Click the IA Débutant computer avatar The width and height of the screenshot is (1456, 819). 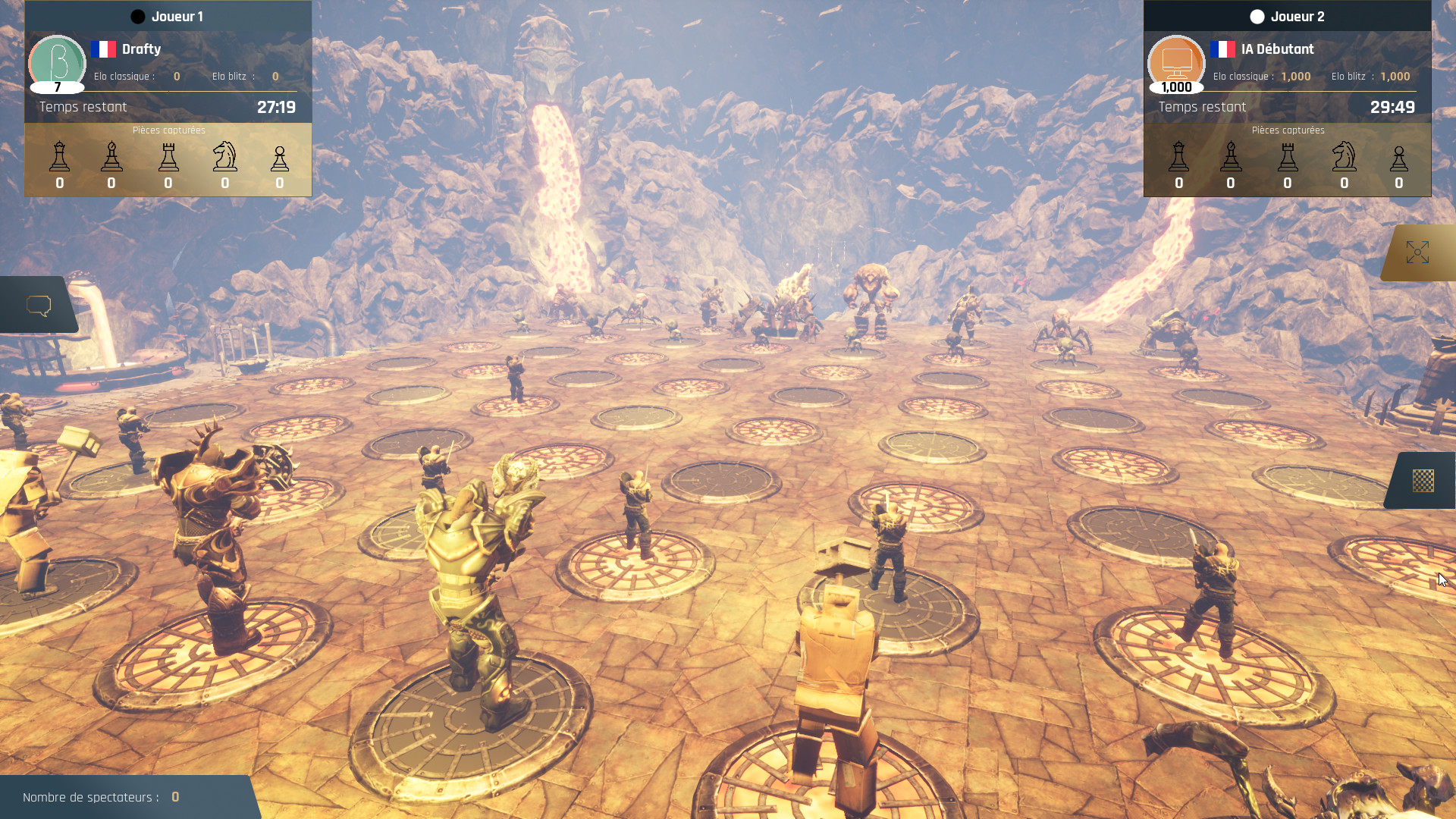click(1176, 62)
